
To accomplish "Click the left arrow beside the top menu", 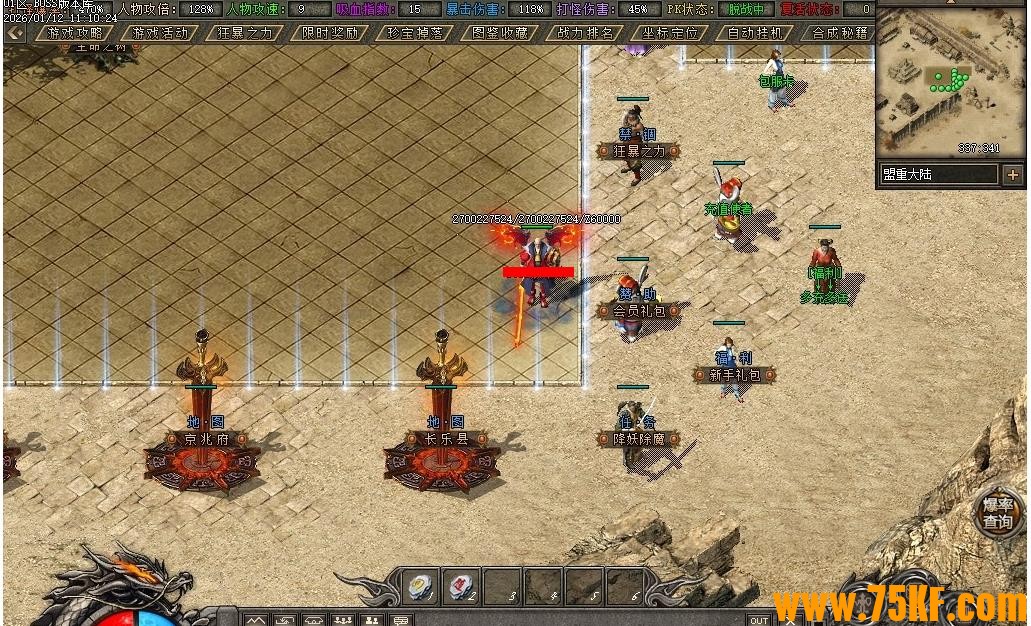I will coord(15,33).
